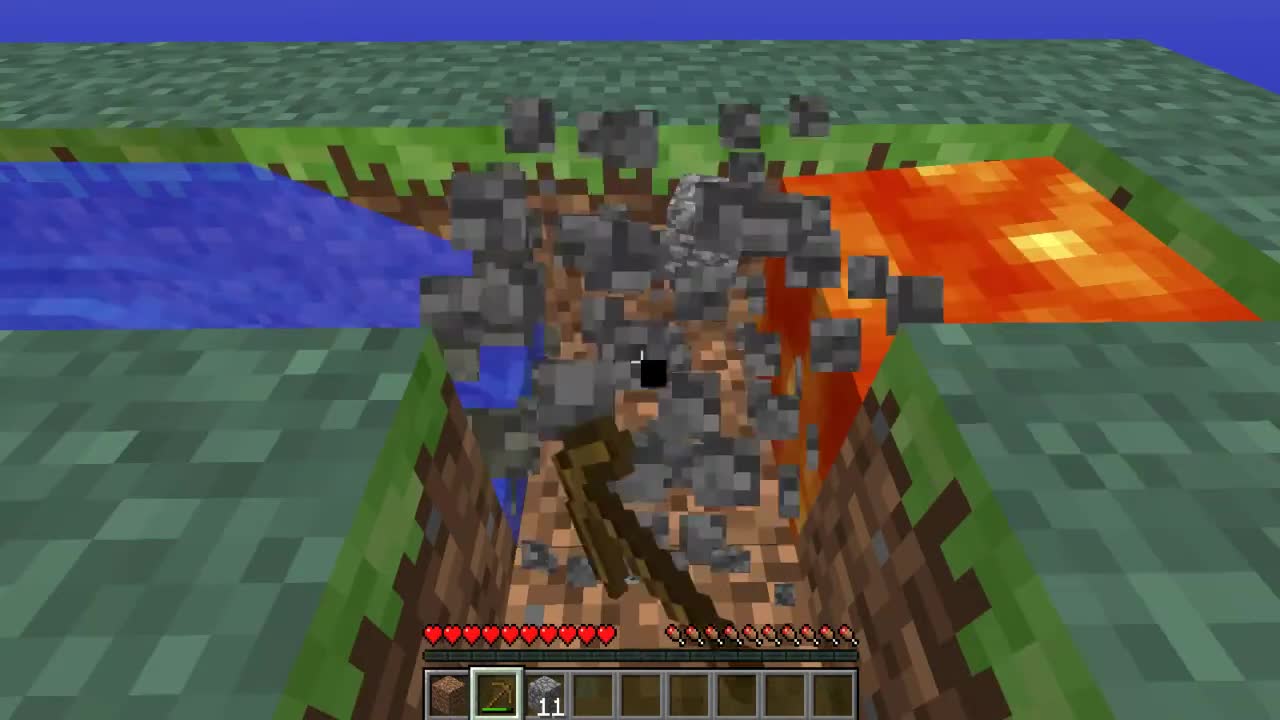
Task: Click the crosshair at screen center
Action: [x=640, y=360]
